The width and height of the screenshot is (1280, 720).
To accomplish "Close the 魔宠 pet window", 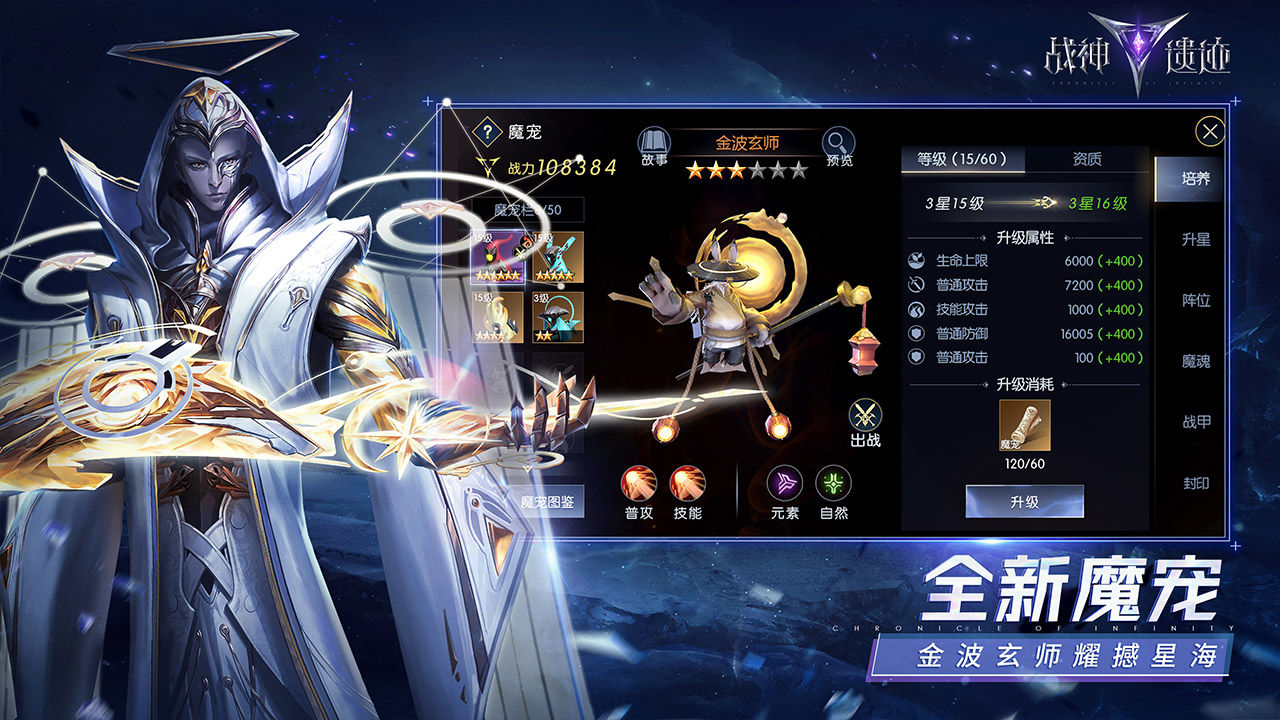I will (1209, 129).
